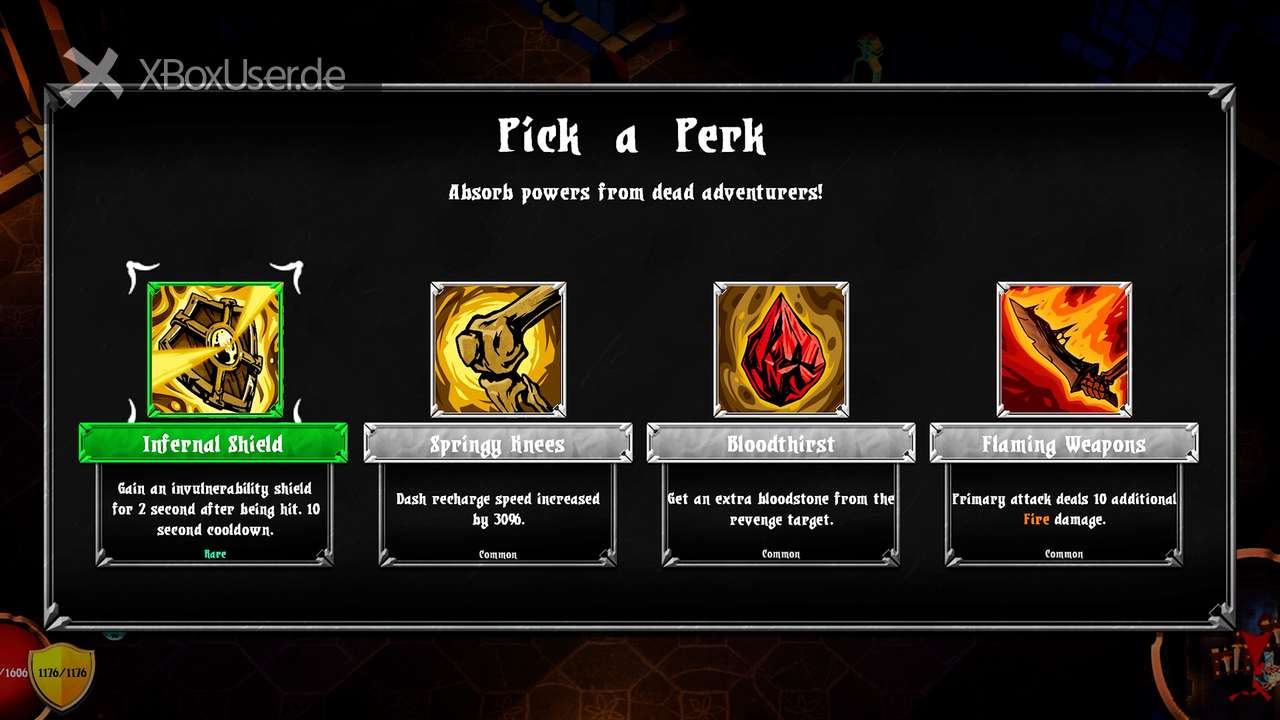This screenshot has height=720, width=1280.
Task: Click the Springy Knees name banner
Action: pyautogui.click(x=497, y=443)
